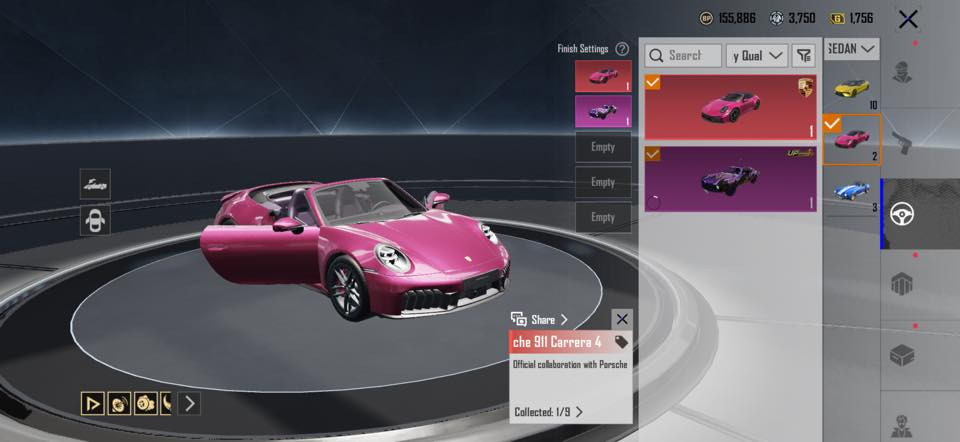Open the skin filter options
Viewport: 960px width, 442px height.
point(804,55)
